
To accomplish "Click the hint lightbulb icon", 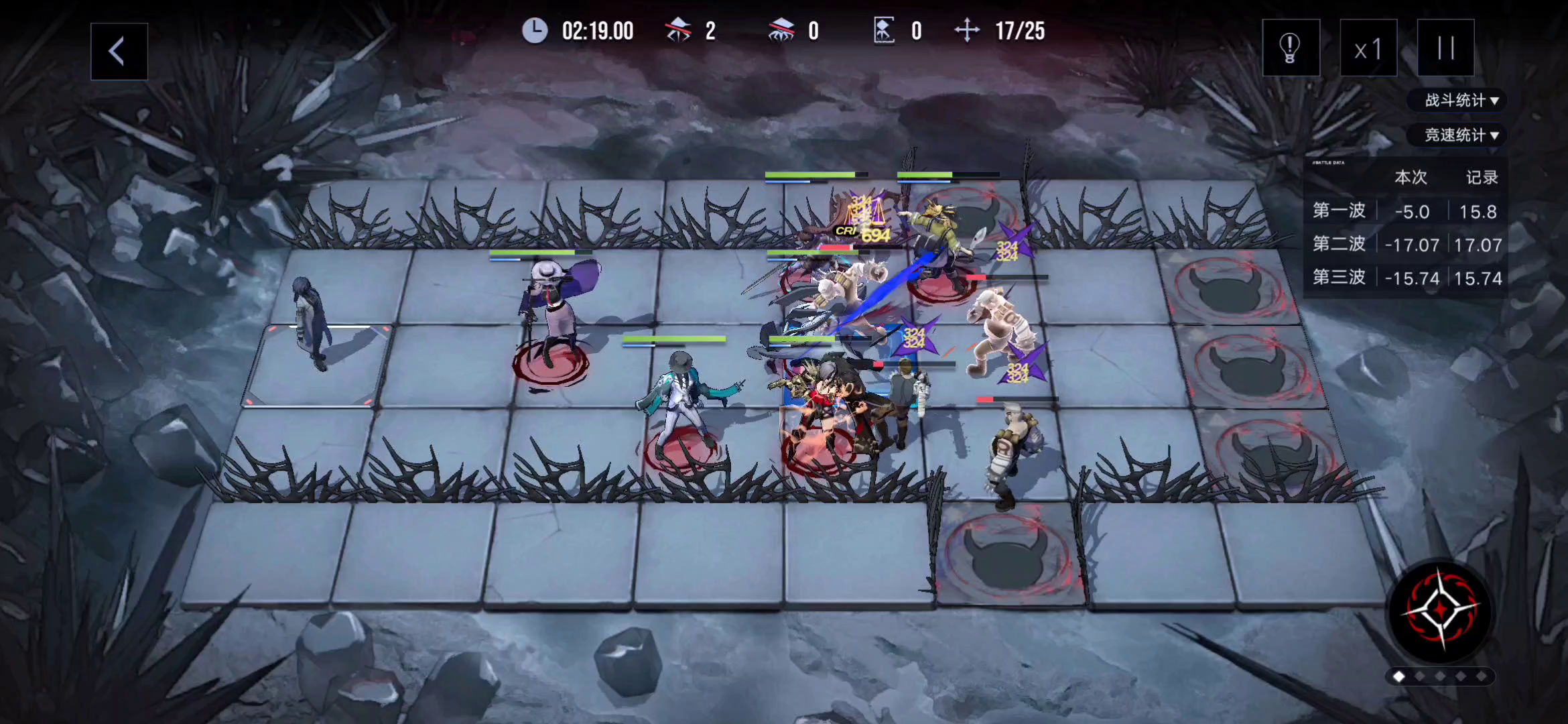I will click(x=1290, y=48).
